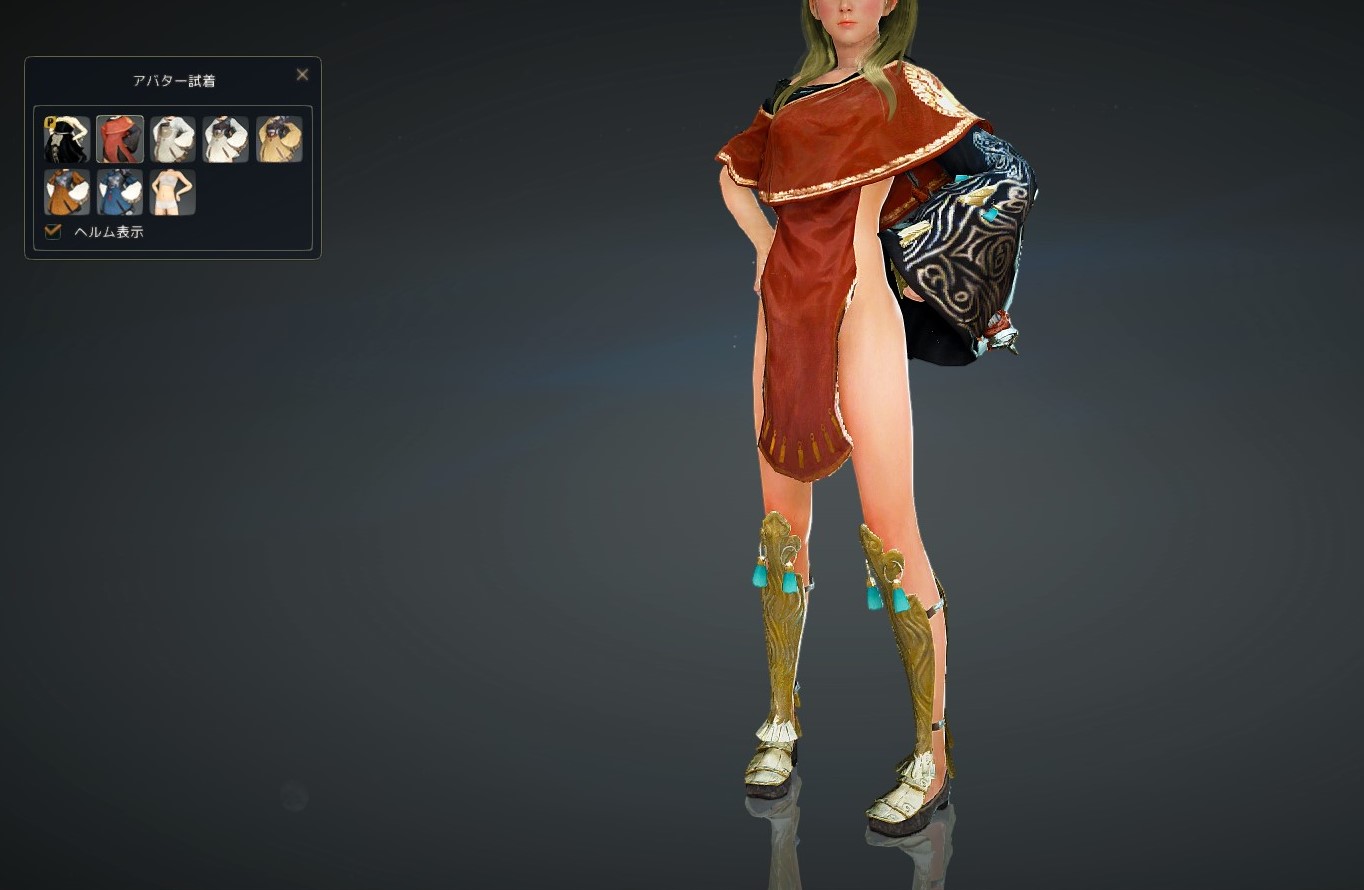1364x890 pixels.
Task: Select the orange dress costume icon
Action: [x=66, y=192]
